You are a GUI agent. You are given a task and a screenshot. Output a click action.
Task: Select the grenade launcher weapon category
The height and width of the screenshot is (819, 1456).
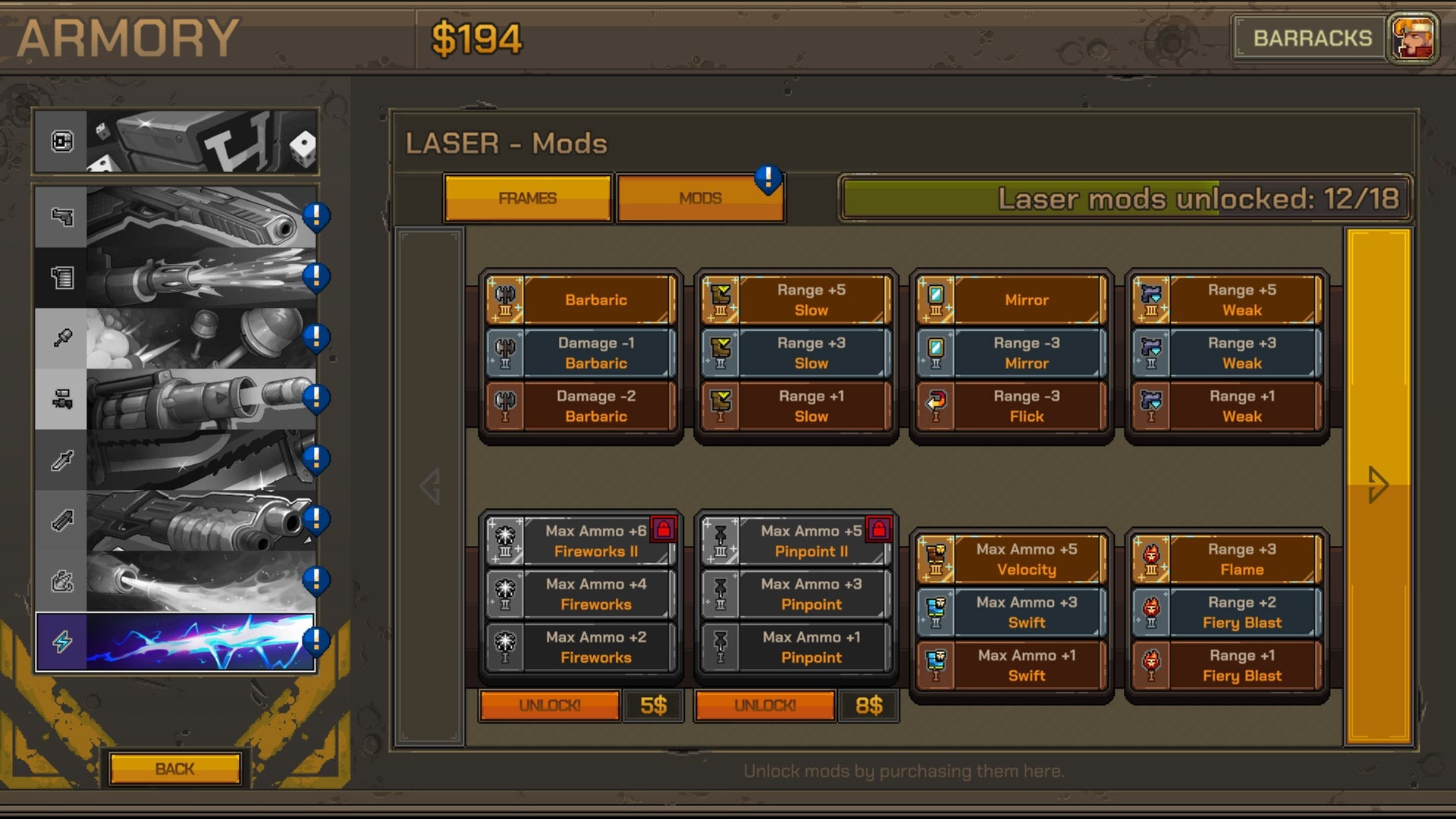[175, 400]
